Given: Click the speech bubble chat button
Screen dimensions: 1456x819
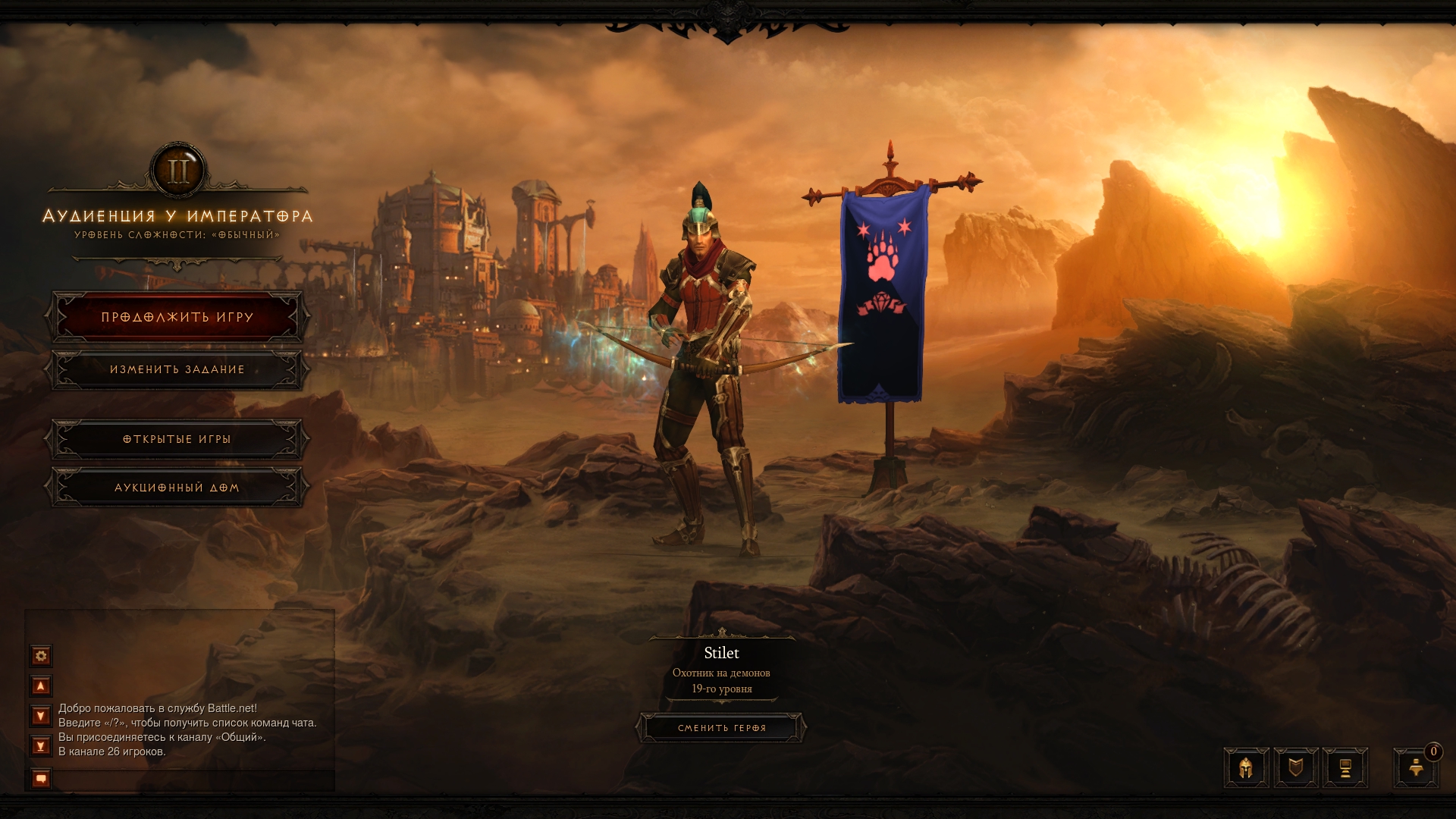Looking at the screenshot, I should pos(41,779).
